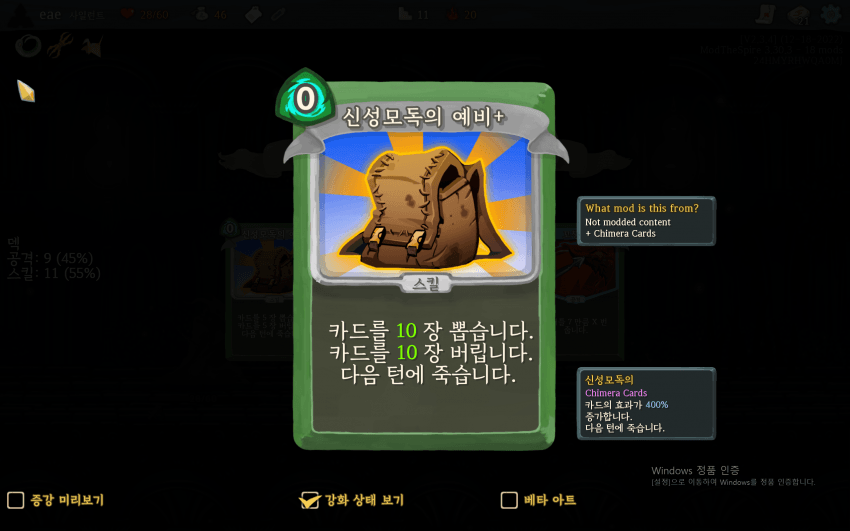The image size is (850, 531).
Task: Toggle the 증강 미리보기 checkbox
Action: (x=16, y=500)
